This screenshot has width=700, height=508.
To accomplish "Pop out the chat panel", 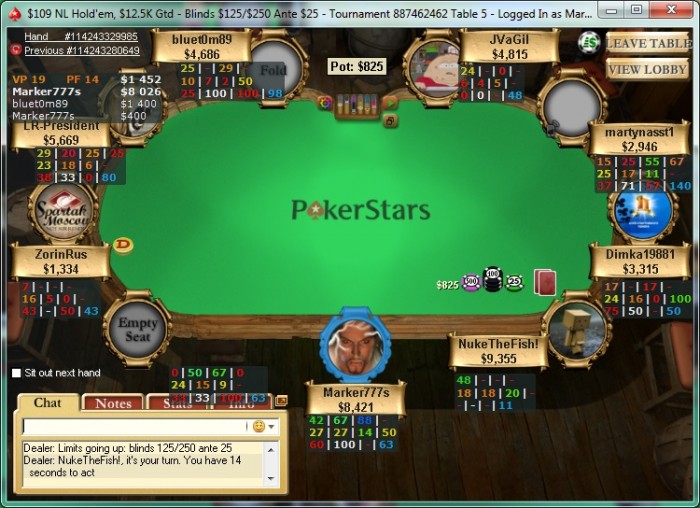I will tap(281, 400).
